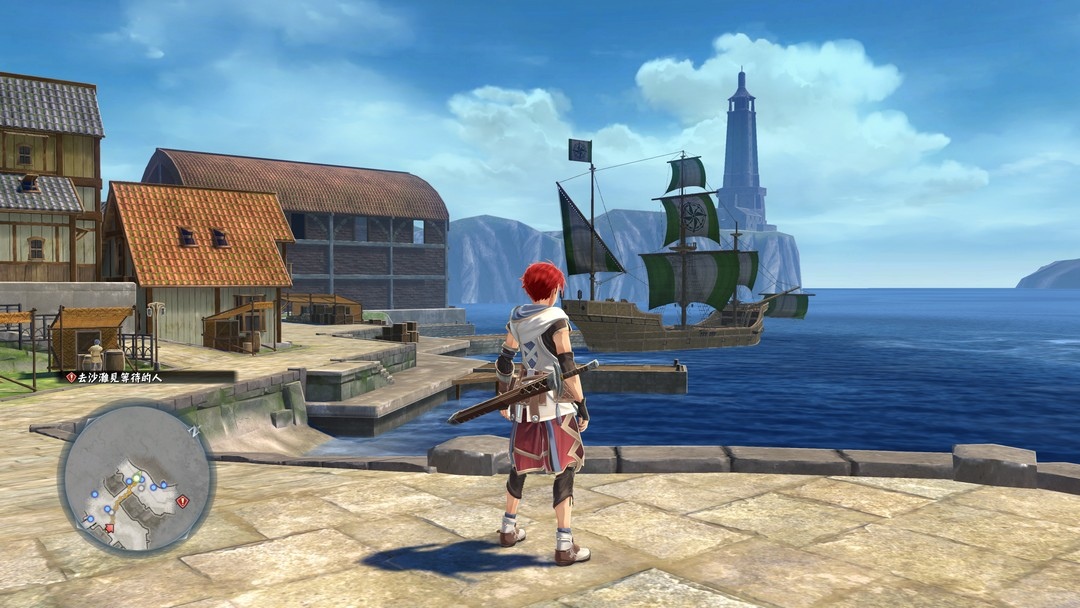Click the circular minimap

[136, 477]
